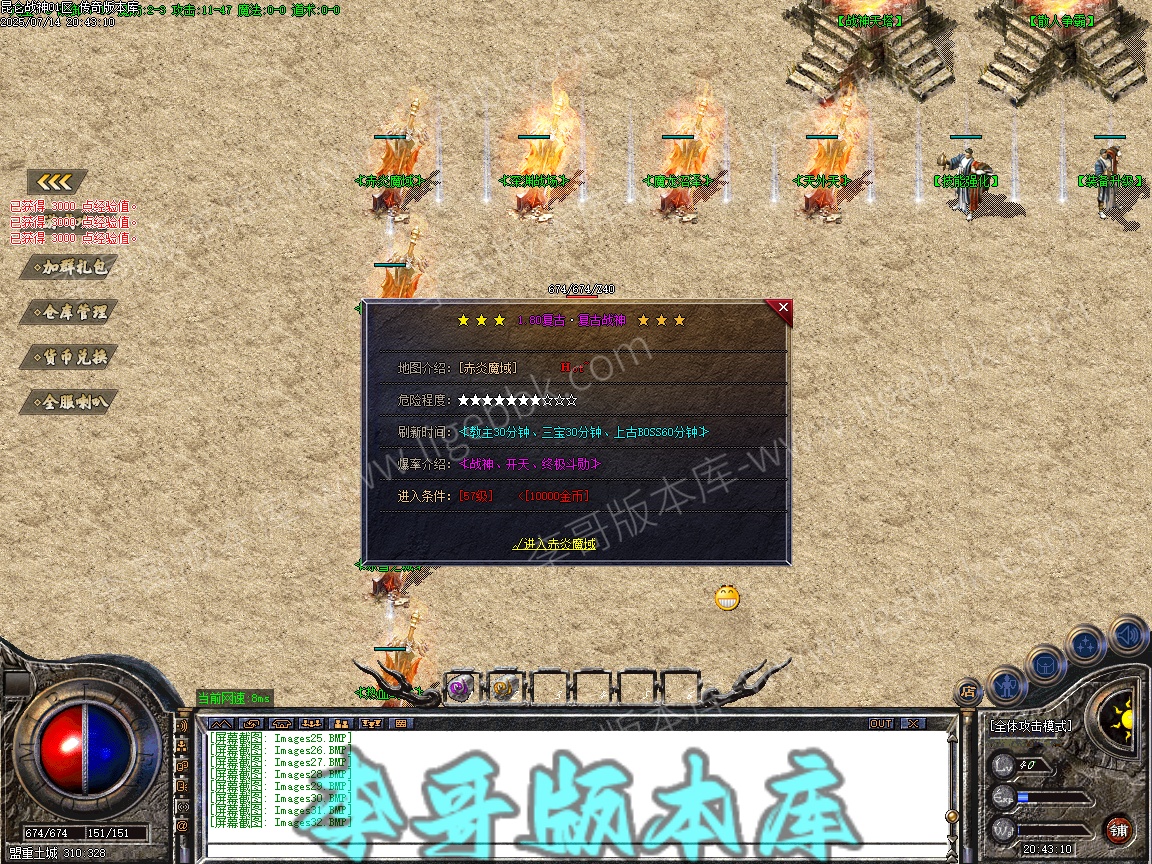Image resolution: width=1152 pixels, height=864 pixels.
Task: Enter the map via 进入赤炎魔域 link
Action: coord(554,544)
